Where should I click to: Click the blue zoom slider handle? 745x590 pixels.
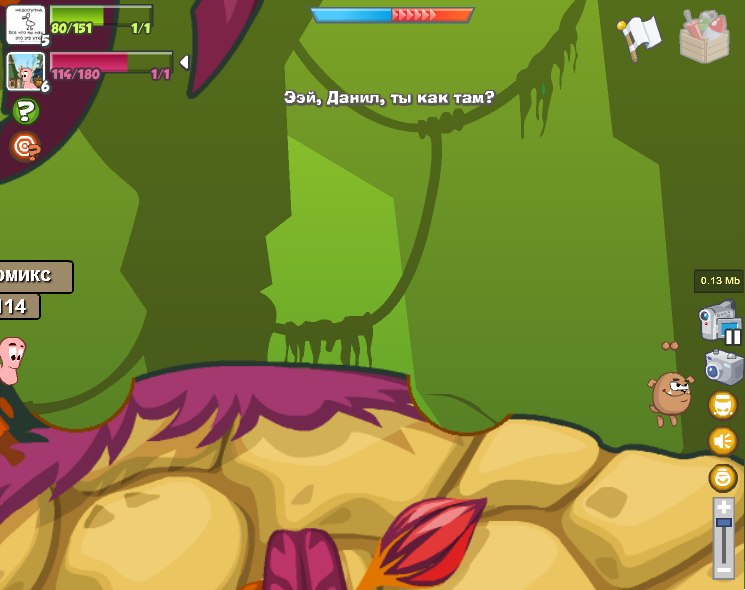(723, 523)
